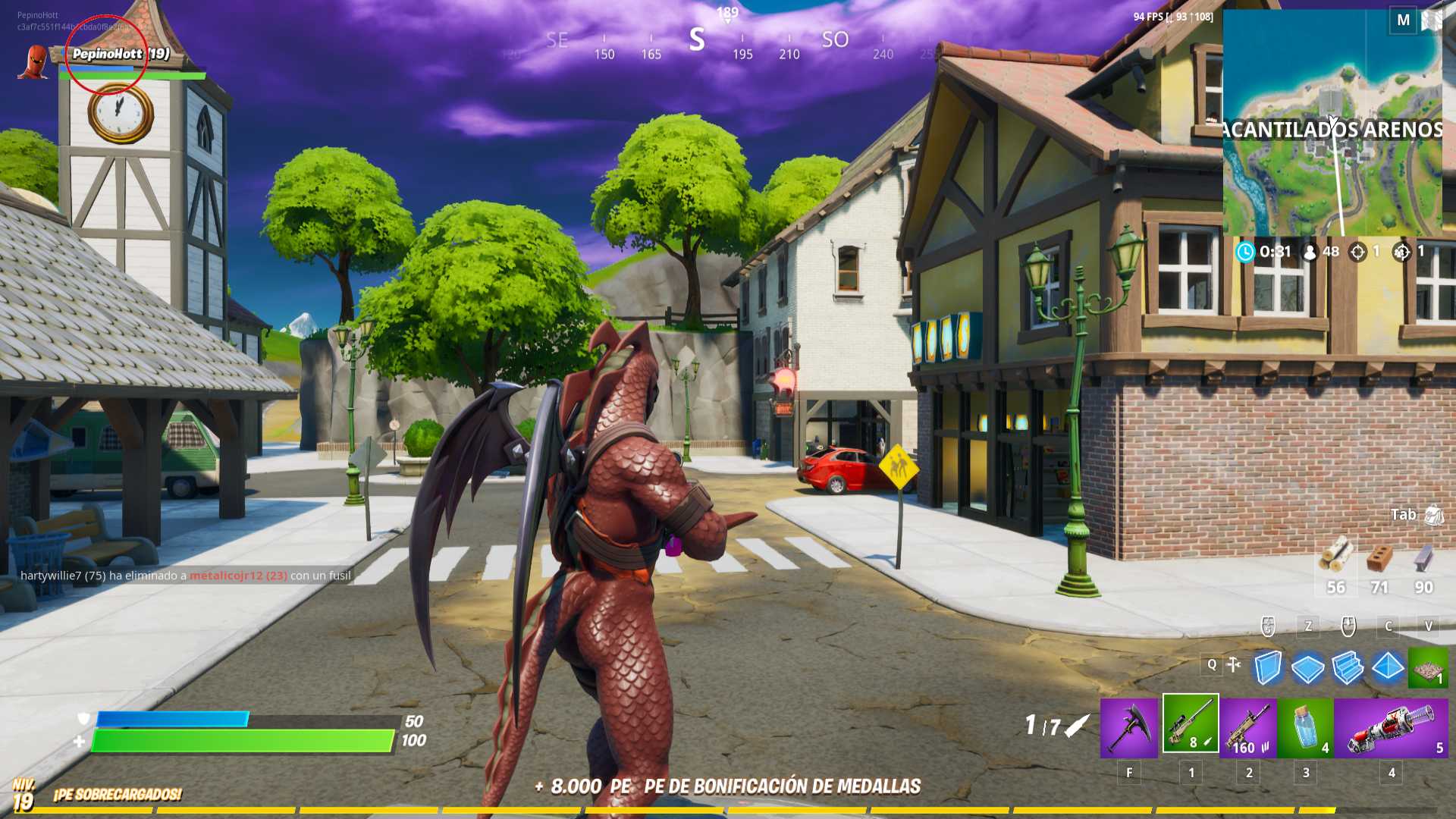The width and height of the screenshot is (1456, 819).
Task: Select the brick material icon
Action: 1379,559
